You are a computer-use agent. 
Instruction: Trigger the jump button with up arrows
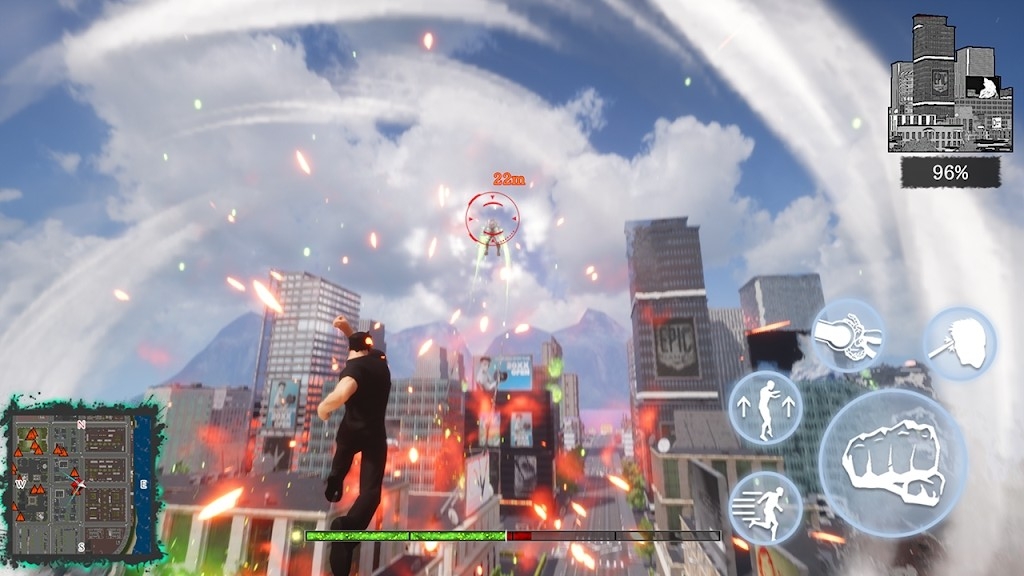(x=765, y=407)
